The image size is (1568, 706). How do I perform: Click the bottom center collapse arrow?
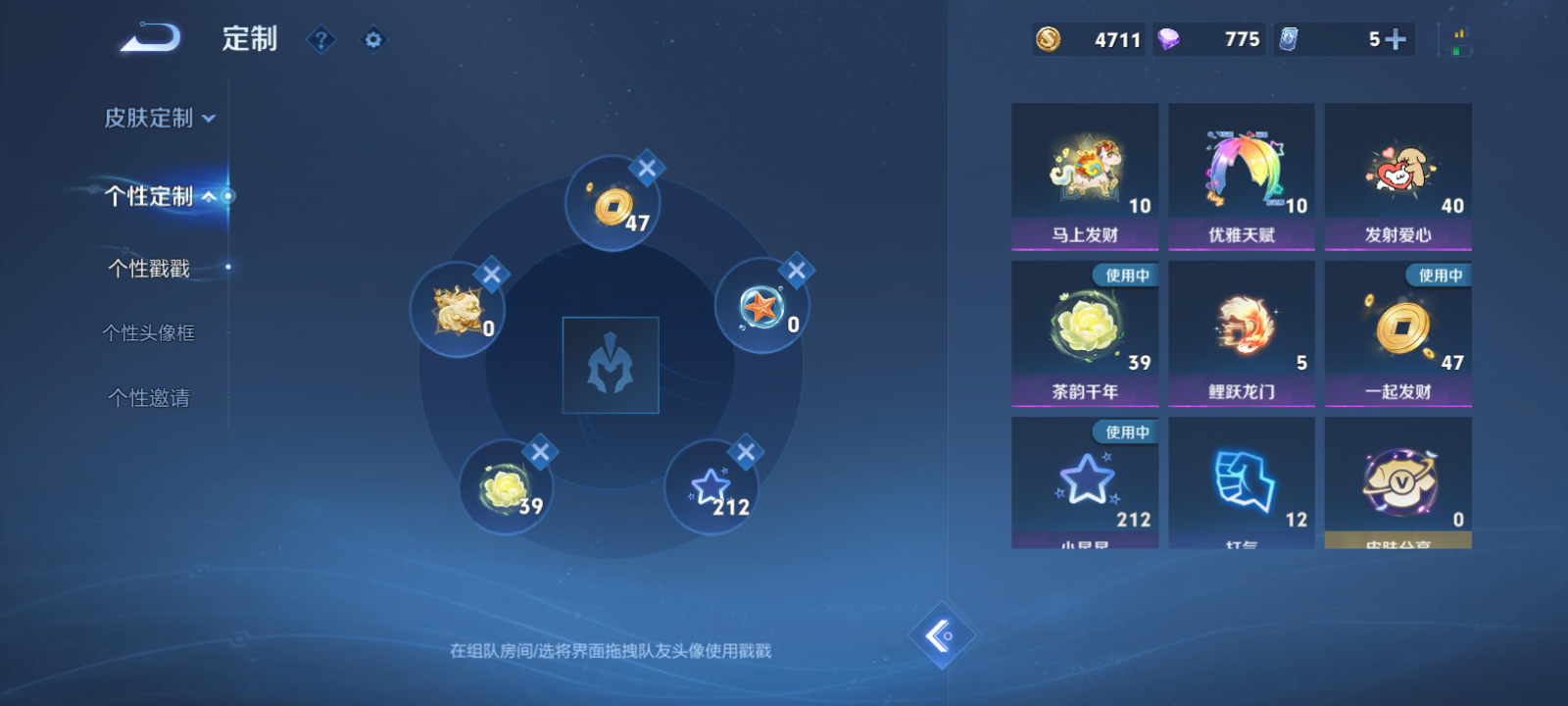click(x=944, y=635)
